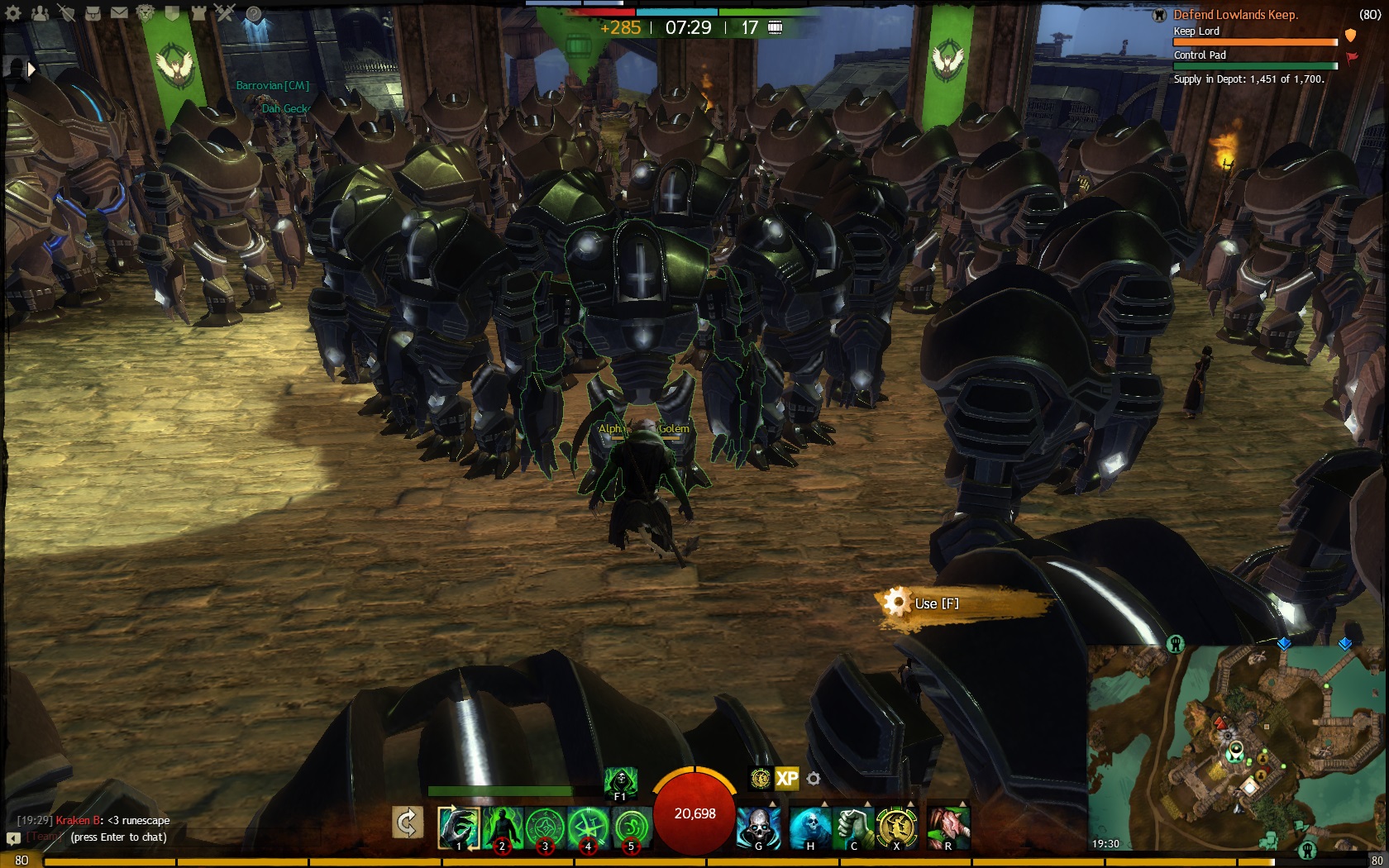1389x868 pixels.
Task: Click the minimap
Action: pyautogui.click(x=1235, y=748)
